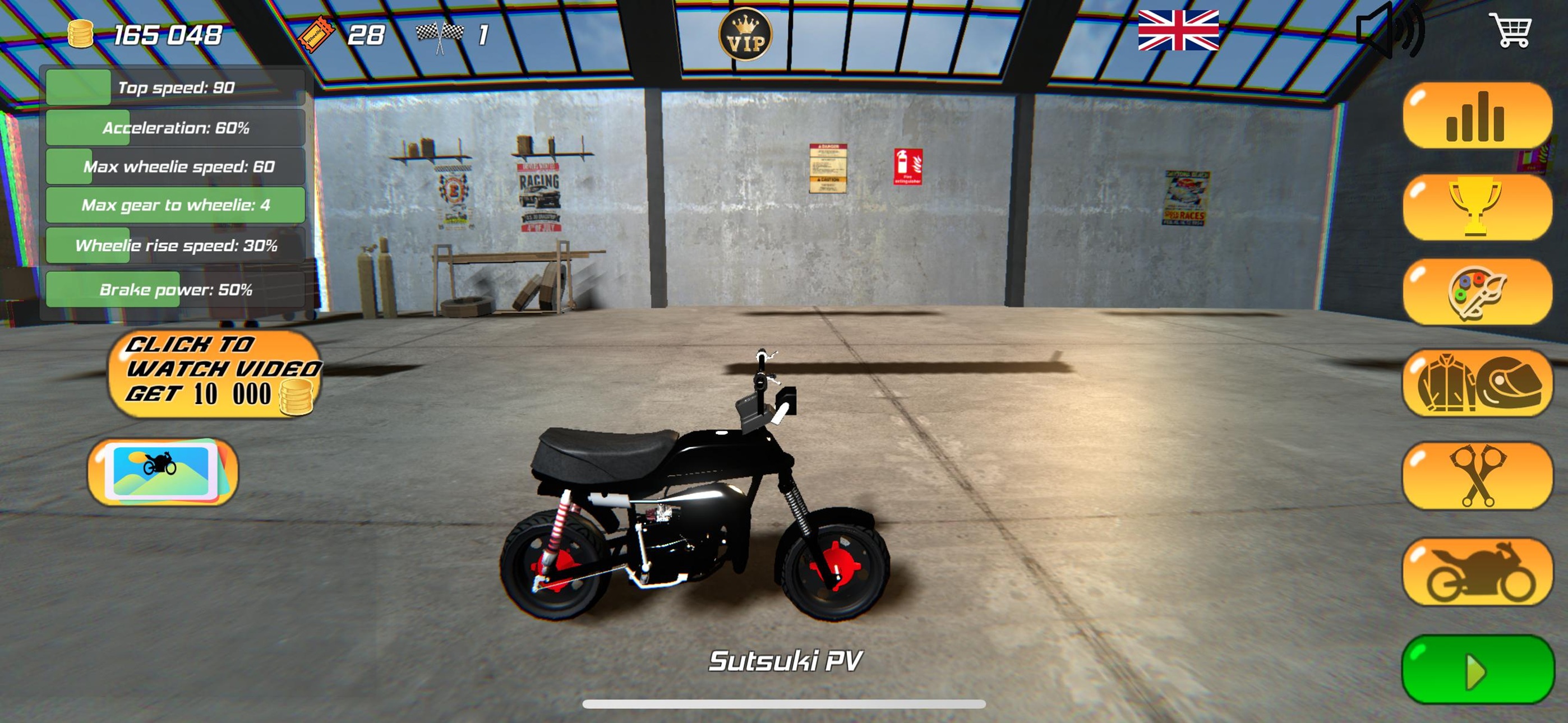Select the Sutsuki PV bike name label
The width and height of the screenshot is (1568, 723).
[785, 660]
